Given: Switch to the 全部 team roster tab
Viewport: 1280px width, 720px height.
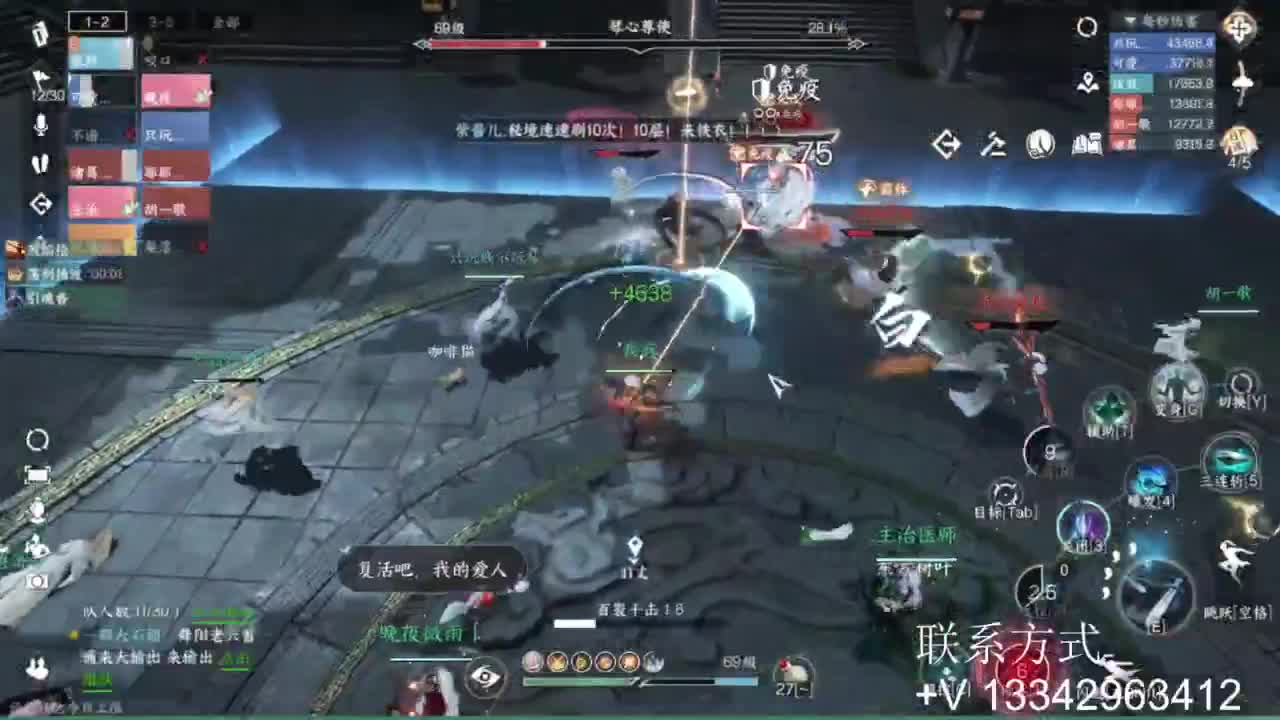Looking at the screenshot, I should pyautogui.click(x=228, y=20).
